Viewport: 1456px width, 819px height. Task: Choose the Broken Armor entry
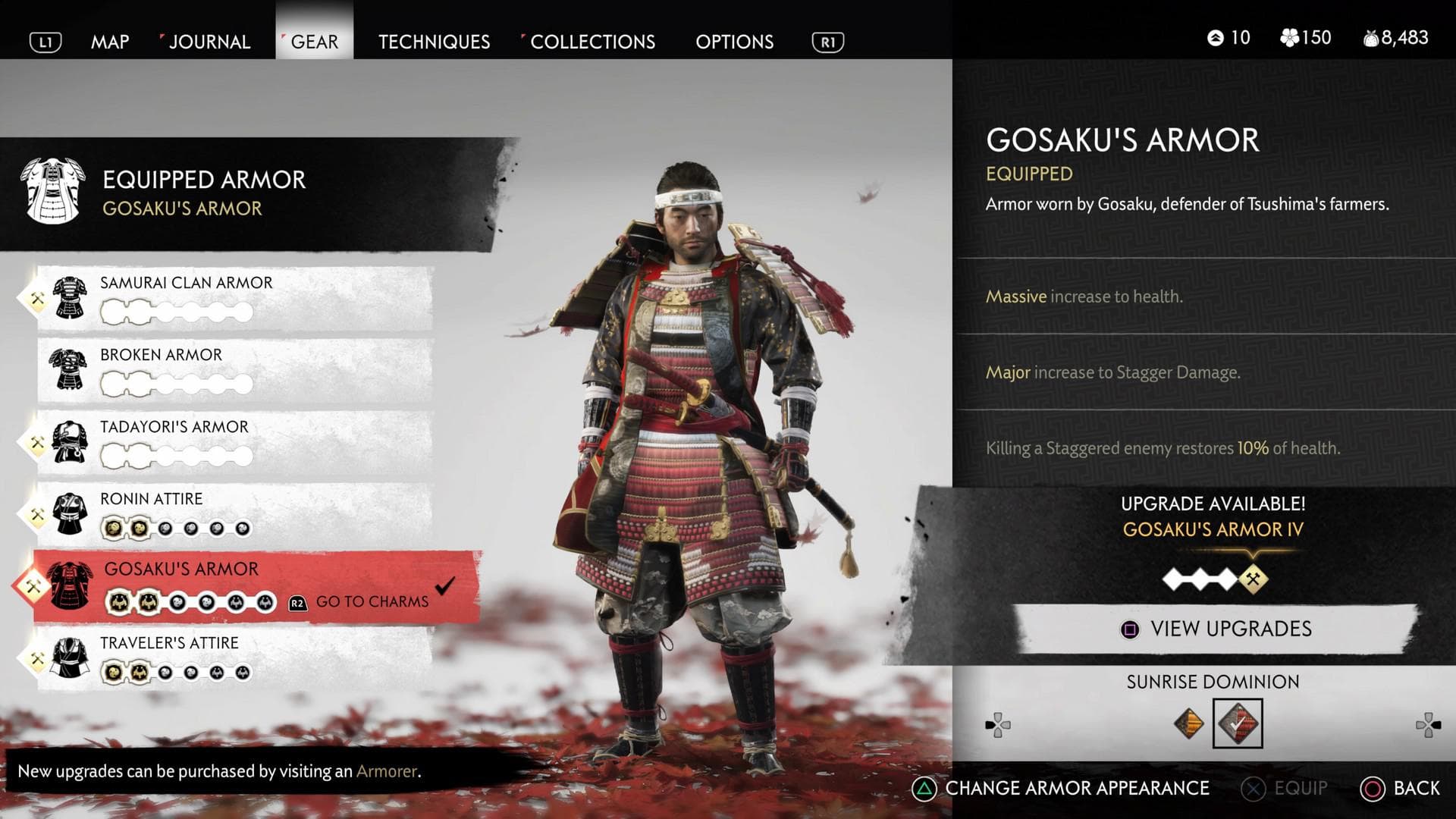pyautogui.click(x=235, y=369)
